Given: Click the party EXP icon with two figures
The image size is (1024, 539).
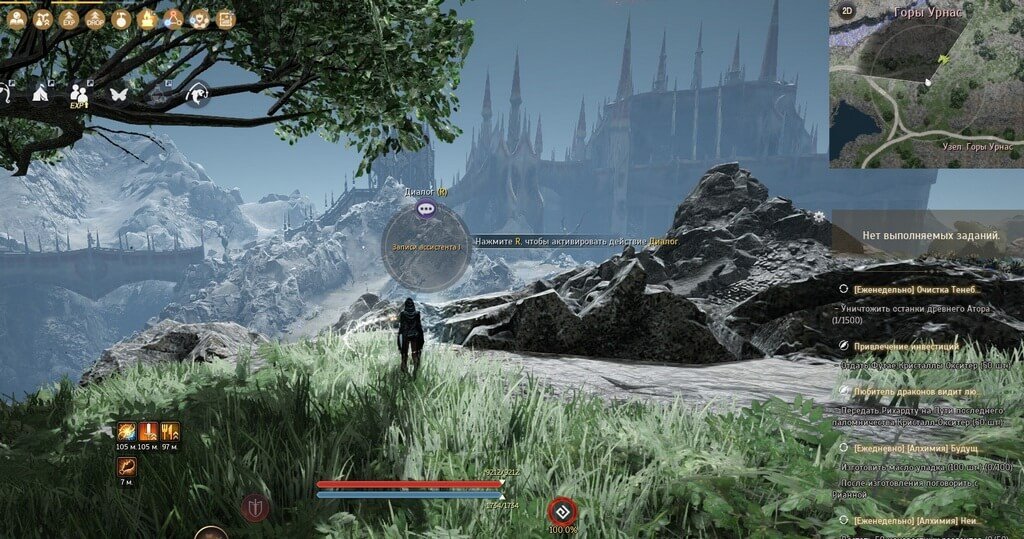Looking at the screenshot, I should [x=79, y=93].
